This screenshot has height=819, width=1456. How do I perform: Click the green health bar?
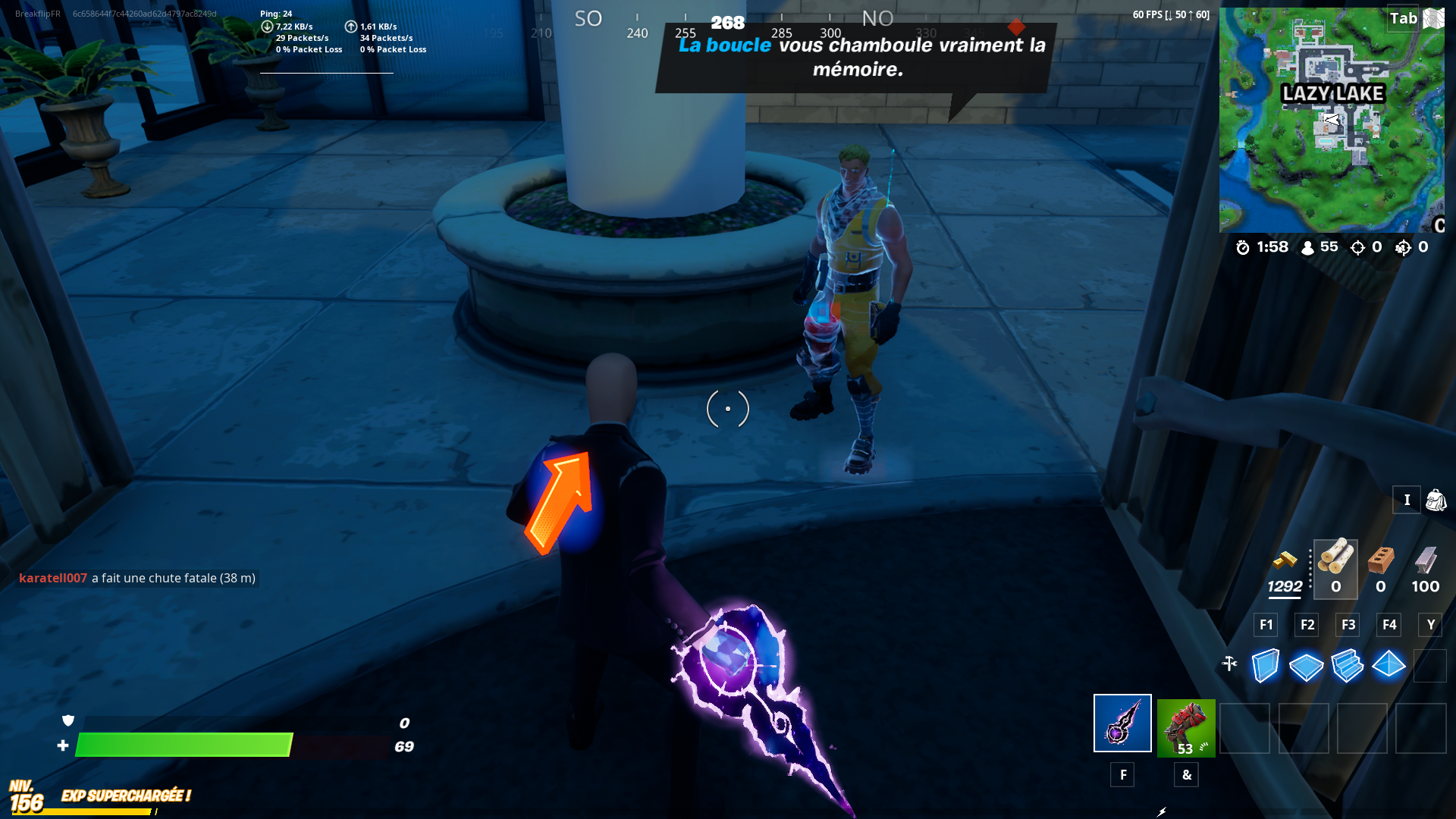186,746
